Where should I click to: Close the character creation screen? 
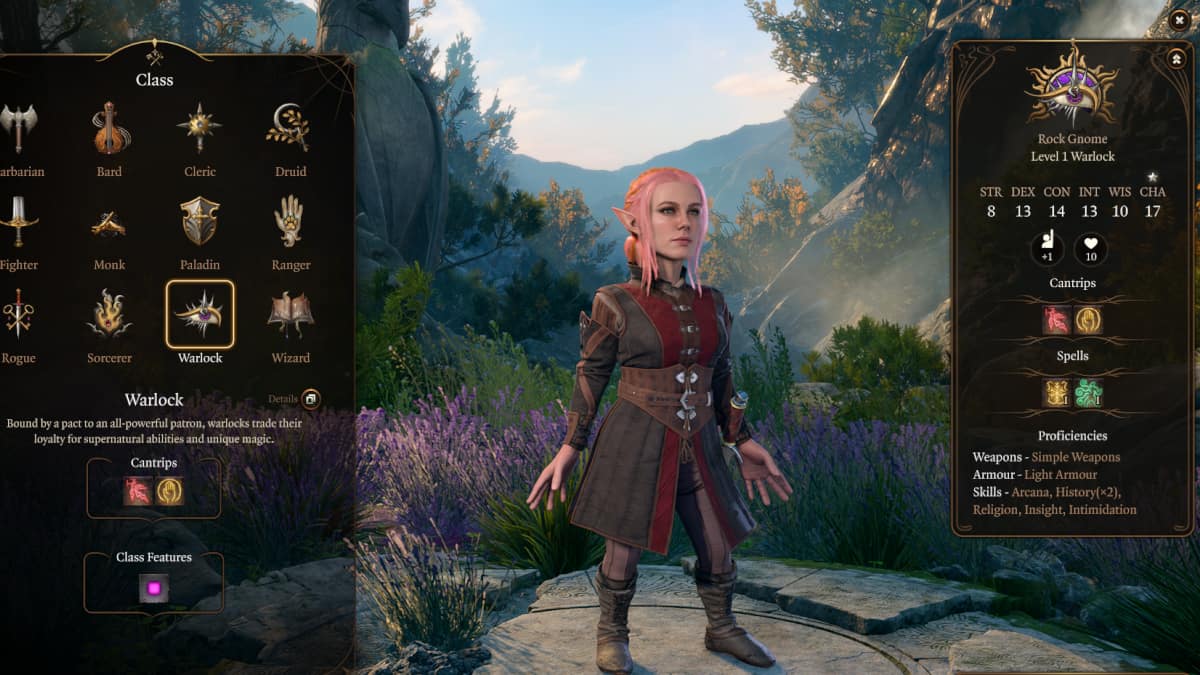pos(1182,18)
